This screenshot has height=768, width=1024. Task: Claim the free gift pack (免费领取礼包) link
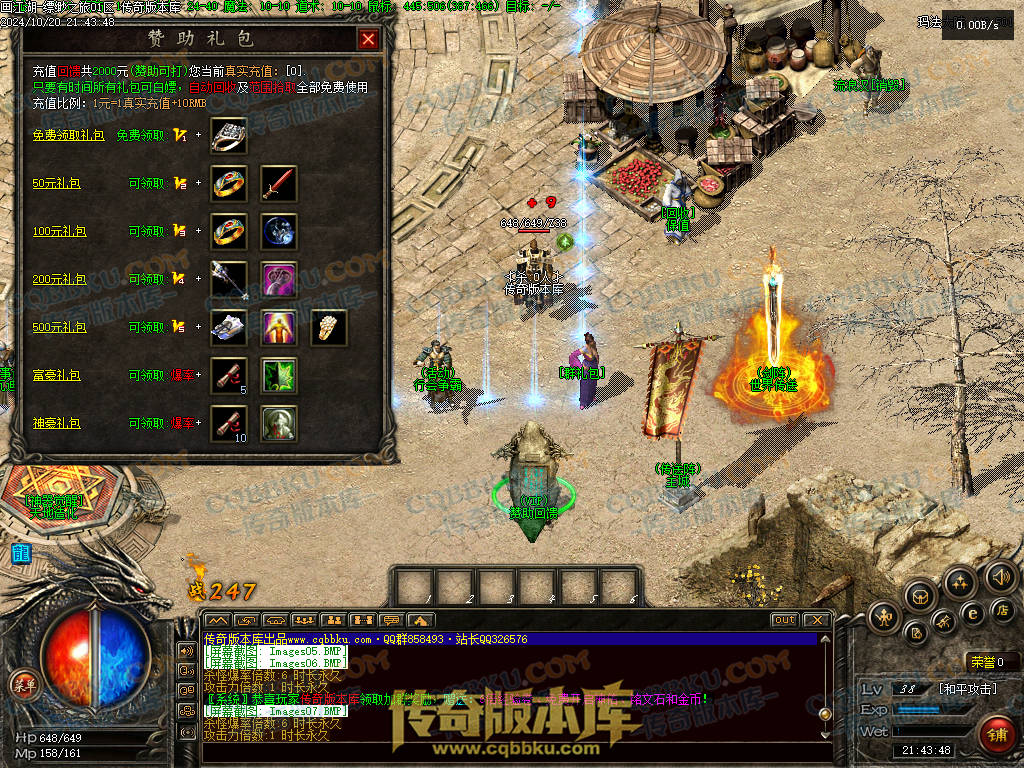pyautogui.click(x=68, y=135)
